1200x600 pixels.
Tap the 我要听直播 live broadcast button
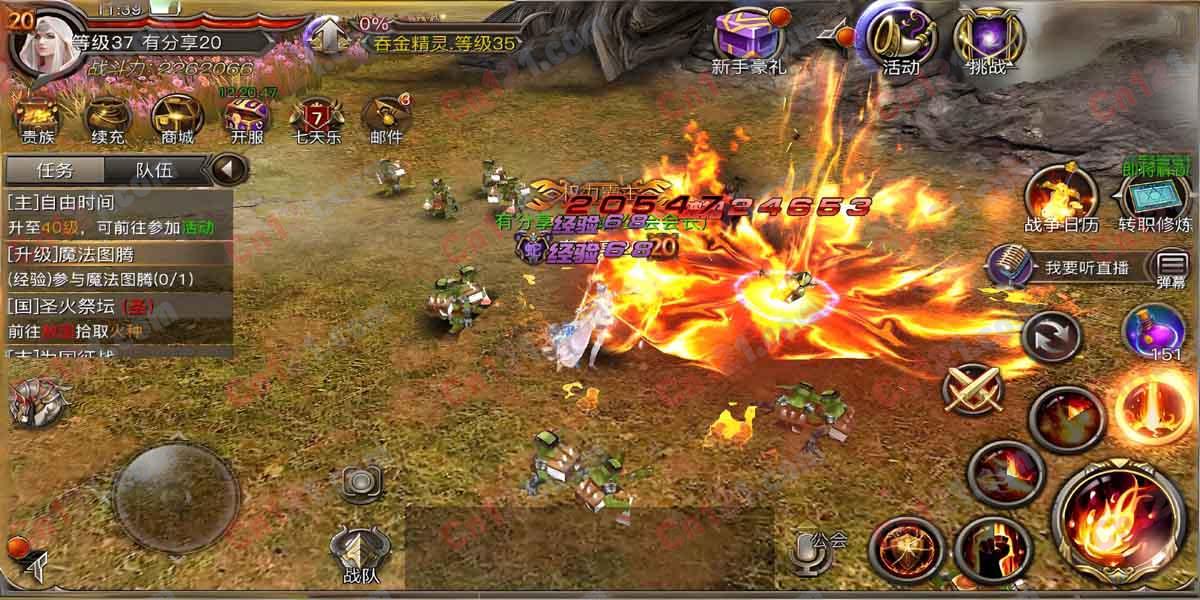[x=1062, y=267]
